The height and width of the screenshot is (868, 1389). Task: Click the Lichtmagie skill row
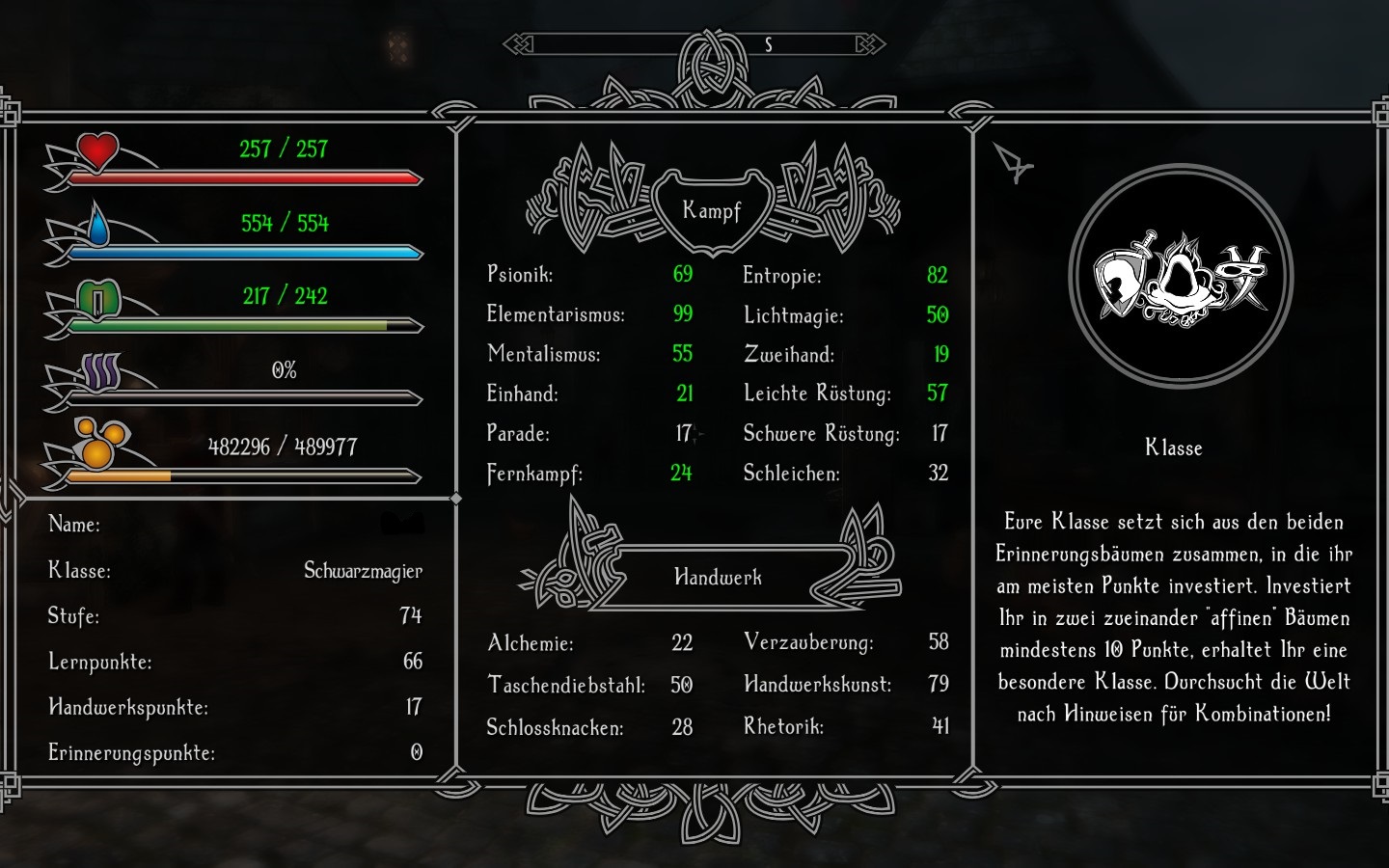(793, 315)
